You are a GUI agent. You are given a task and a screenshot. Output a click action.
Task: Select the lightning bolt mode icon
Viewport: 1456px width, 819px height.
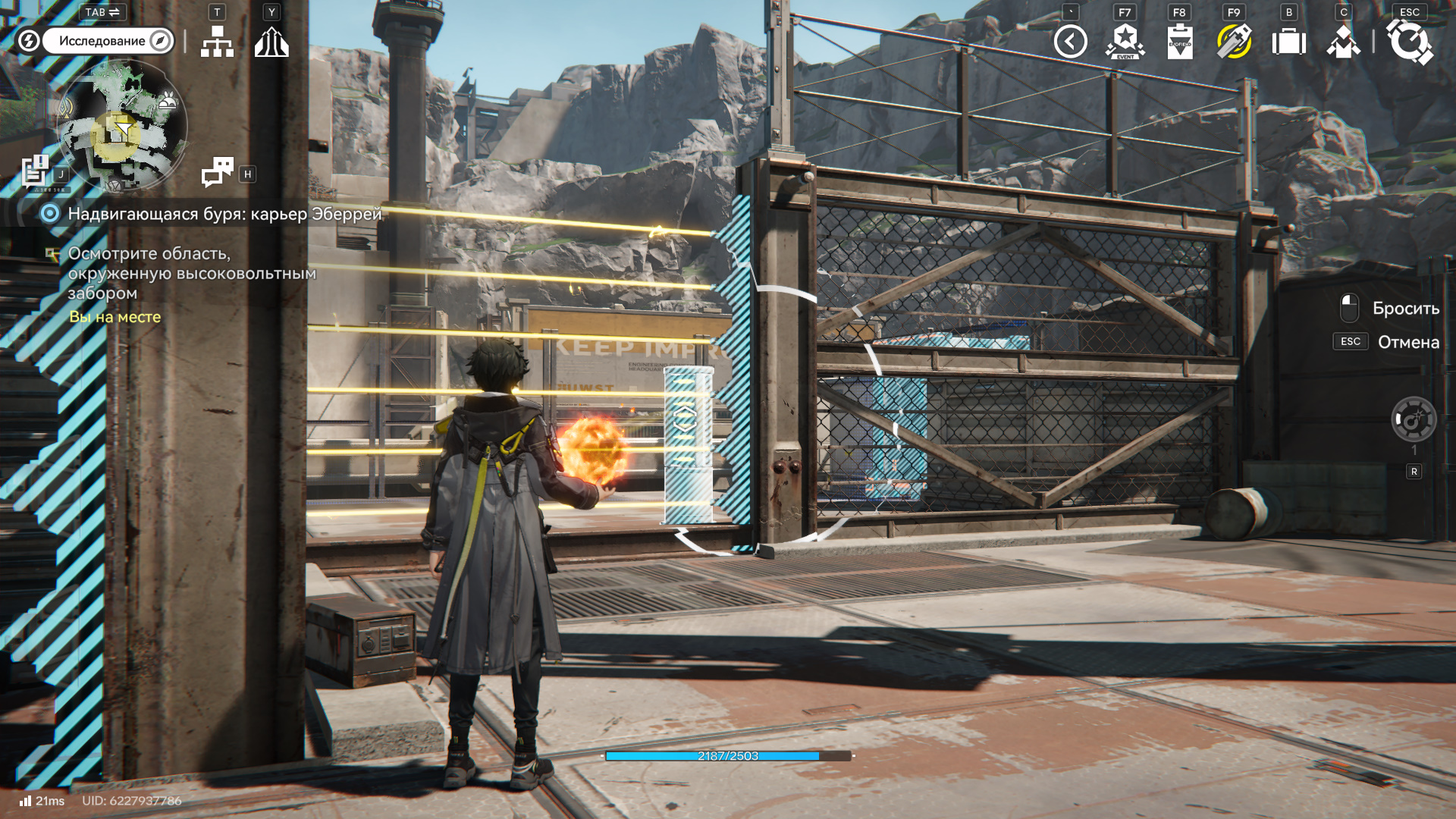coord(28,41)
